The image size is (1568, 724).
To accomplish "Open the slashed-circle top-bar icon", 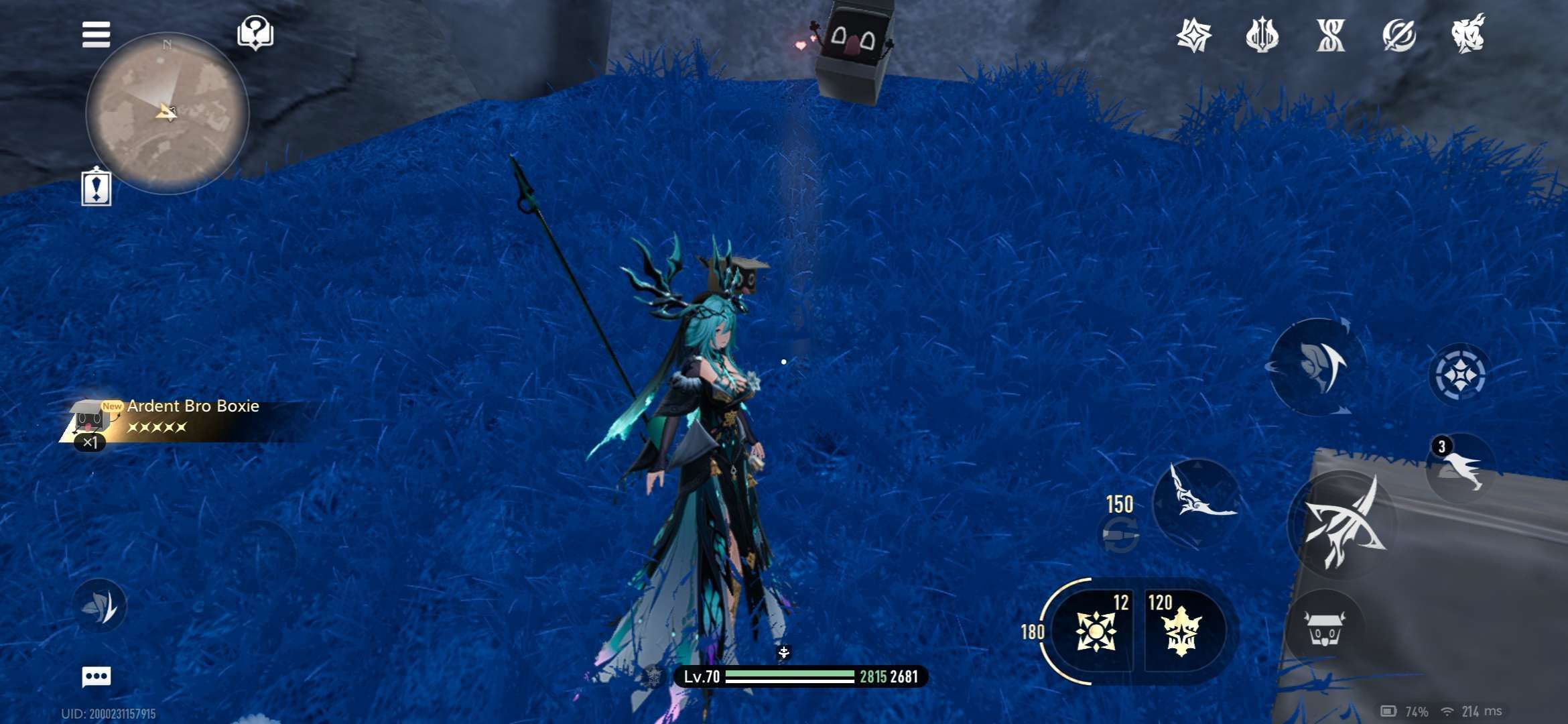I will pyautogui.click(x=1399, y=35).
